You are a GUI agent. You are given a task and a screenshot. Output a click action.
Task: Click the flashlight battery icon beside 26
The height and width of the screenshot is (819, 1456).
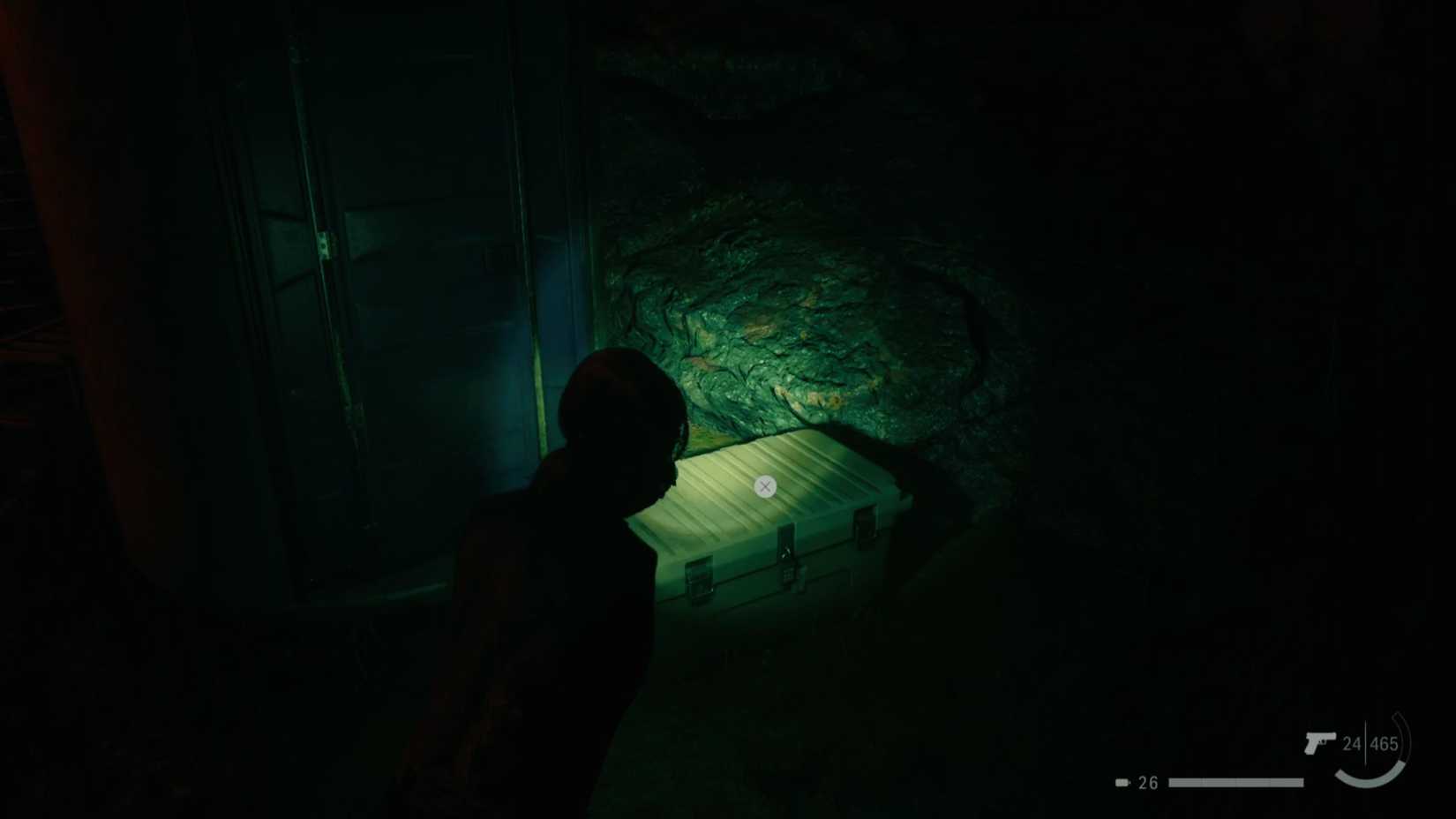1122,782
